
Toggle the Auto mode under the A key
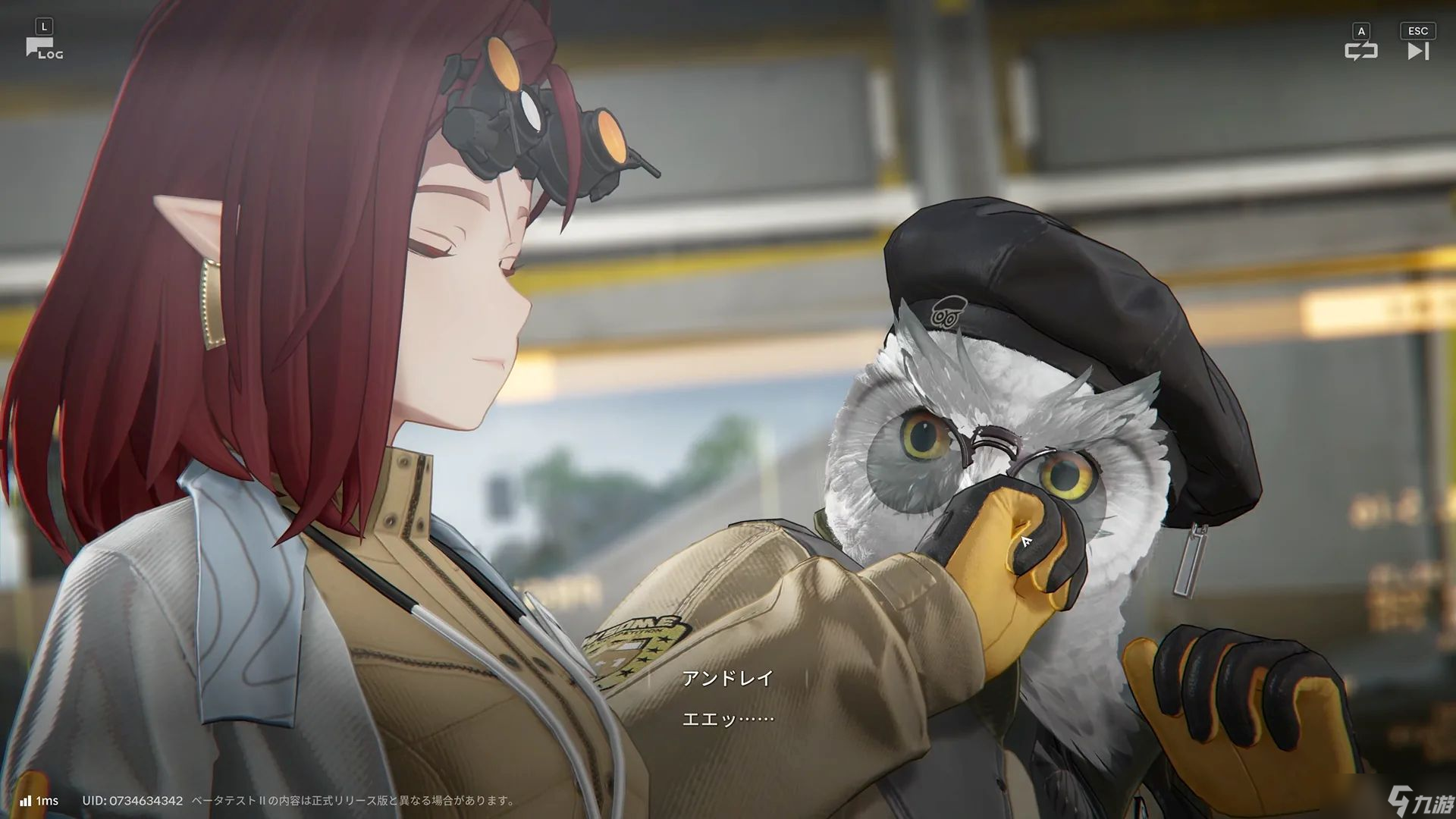1361,32
